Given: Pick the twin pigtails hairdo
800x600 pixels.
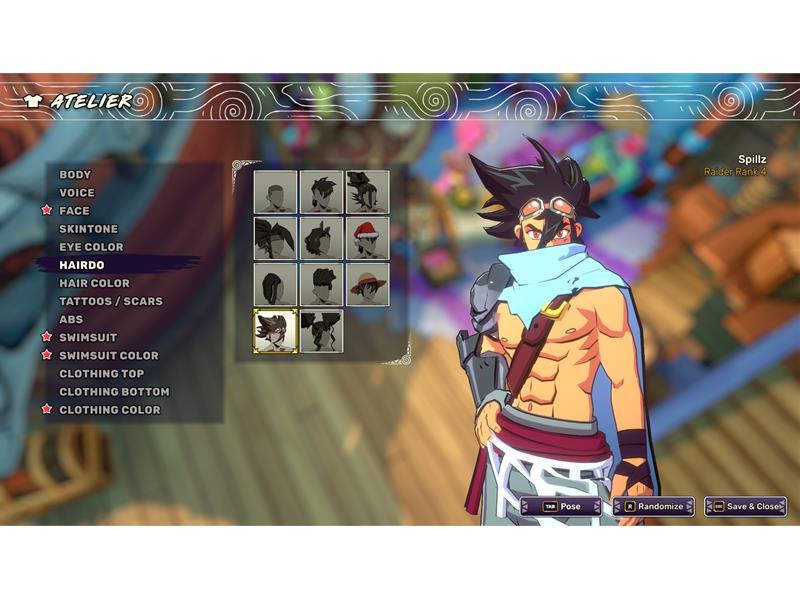Looking at the screenshot, I should click(x=321, y=330).
